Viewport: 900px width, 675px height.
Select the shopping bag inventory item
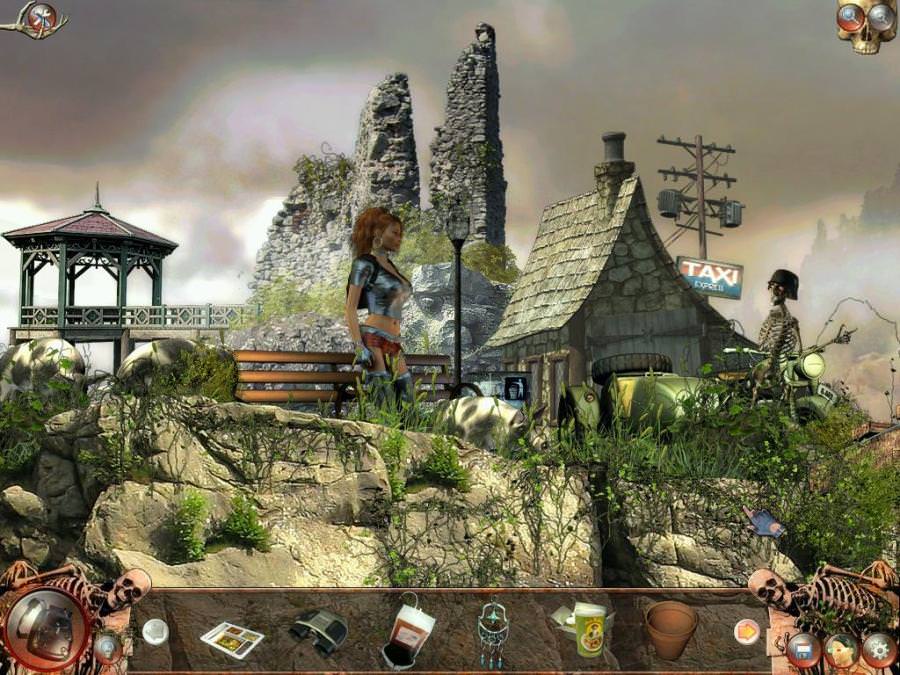408,632
